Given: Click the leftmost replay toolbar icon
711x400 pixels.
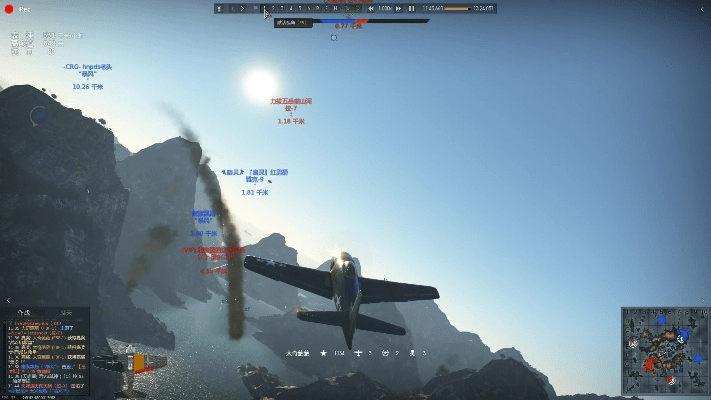Looking at the screenshot, I should (221, 8).
